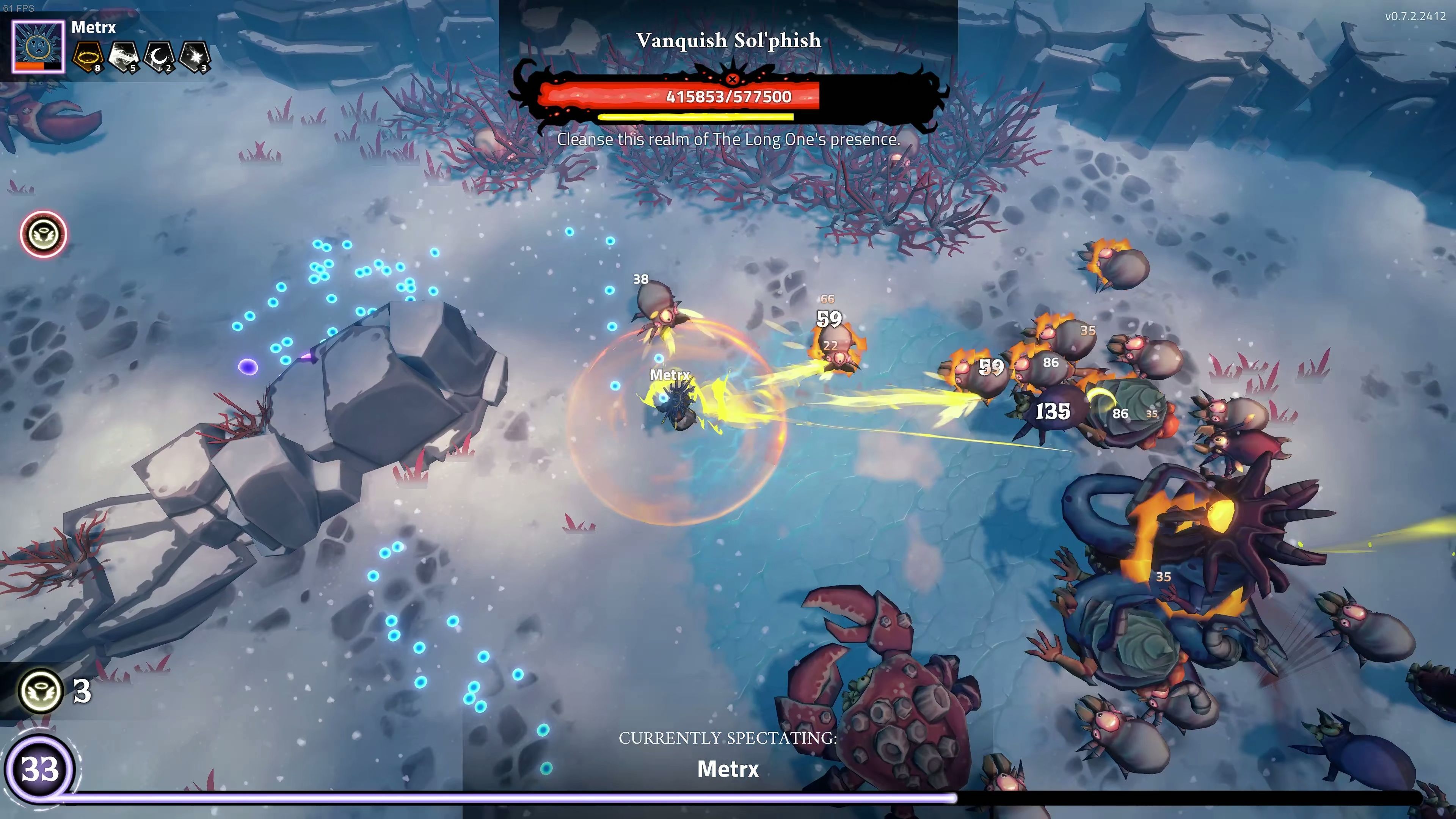Inspect the shooting star burst ability icon
This screenshot has height=819, width=1456.
[194, 57]
